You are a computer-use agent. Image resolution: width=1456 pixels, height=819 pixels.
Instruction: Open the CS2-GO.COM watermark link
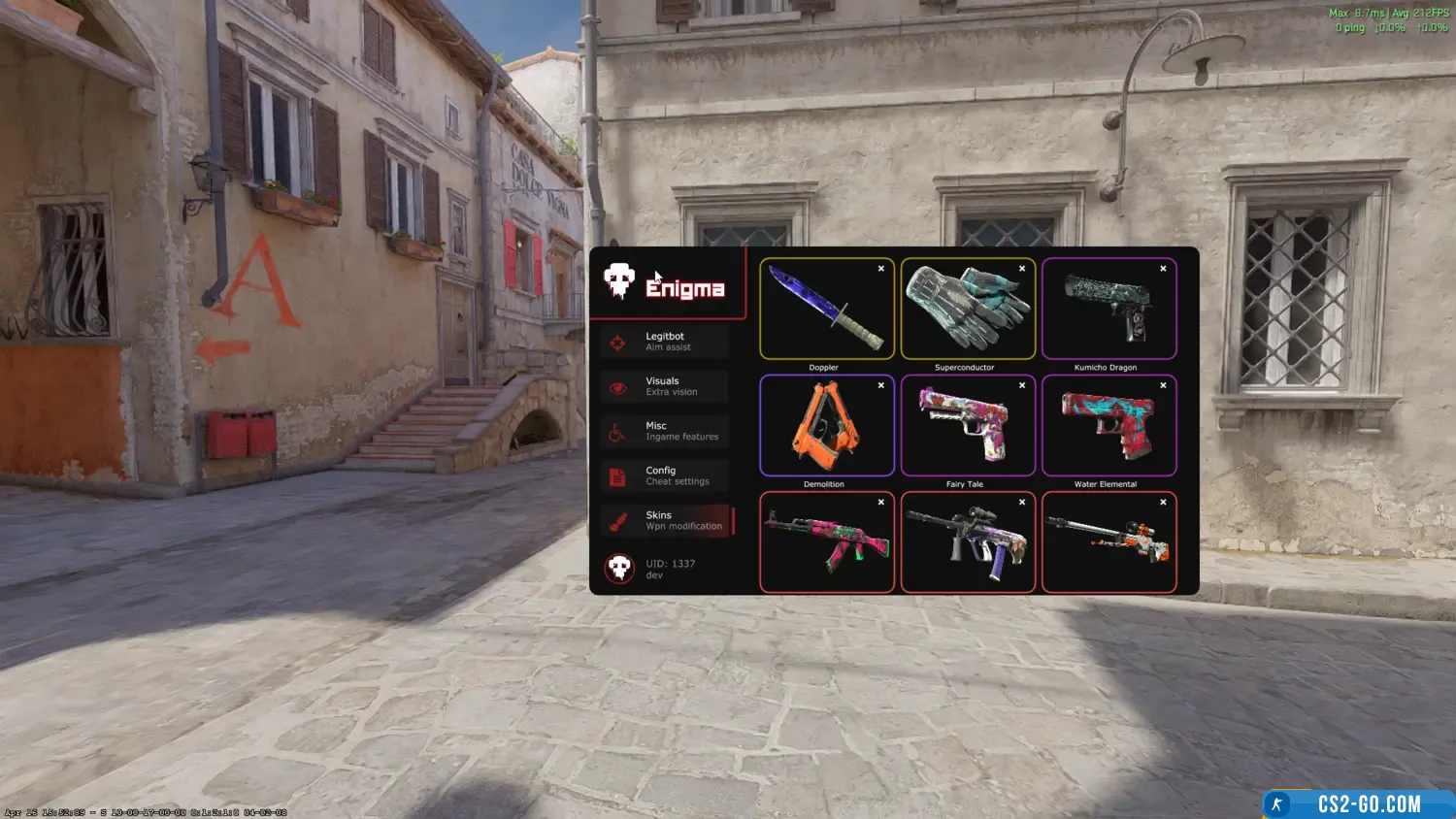click(x=1359, y=804)
